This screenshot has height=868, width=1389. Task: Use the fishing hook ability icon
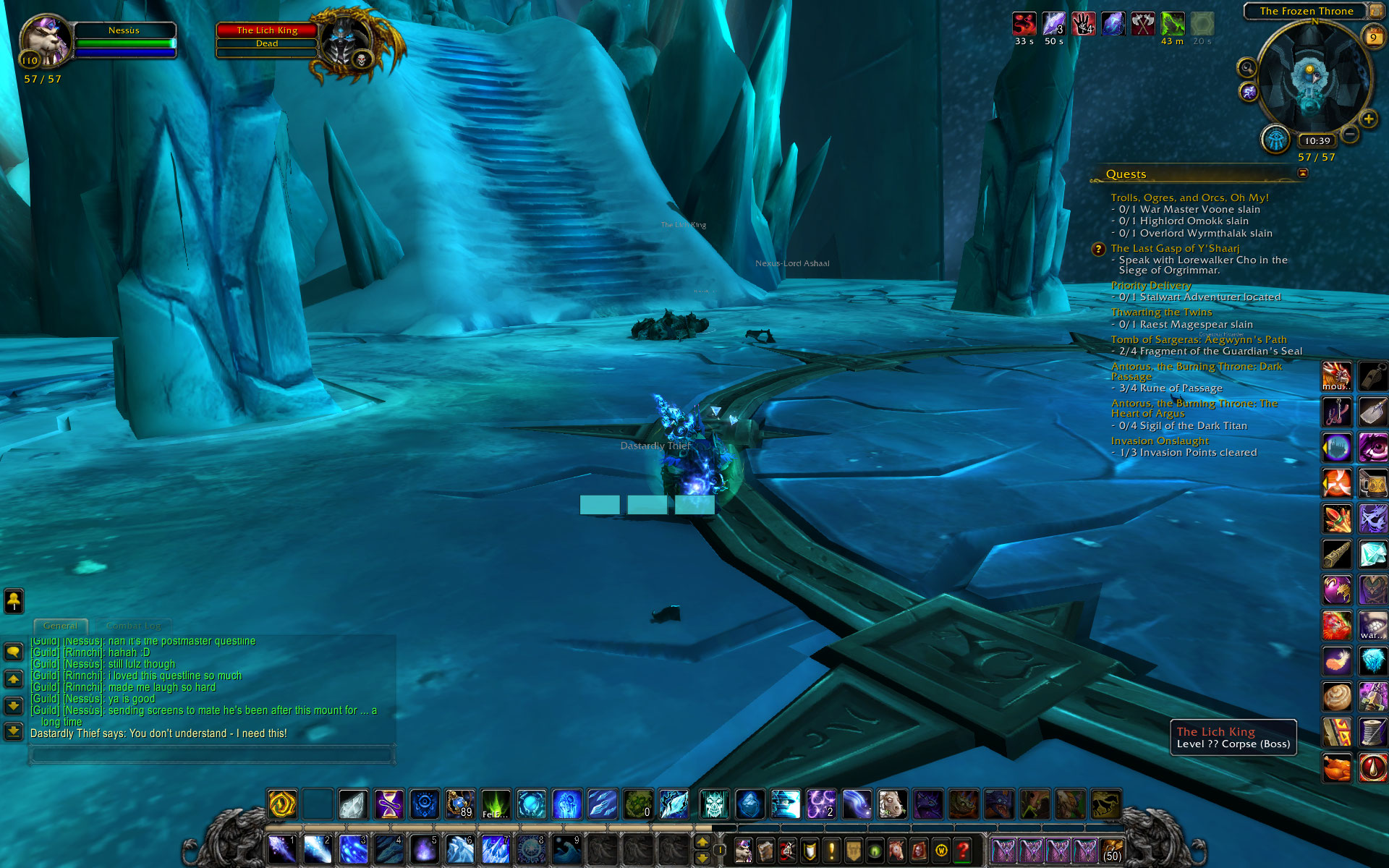coord(1337,412)
